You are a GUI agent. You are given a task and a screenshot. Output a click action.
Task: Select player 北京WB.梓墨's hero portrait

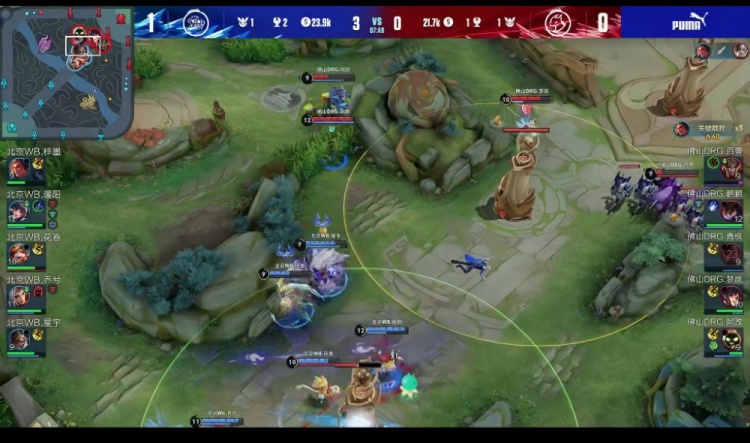[20, 169]
